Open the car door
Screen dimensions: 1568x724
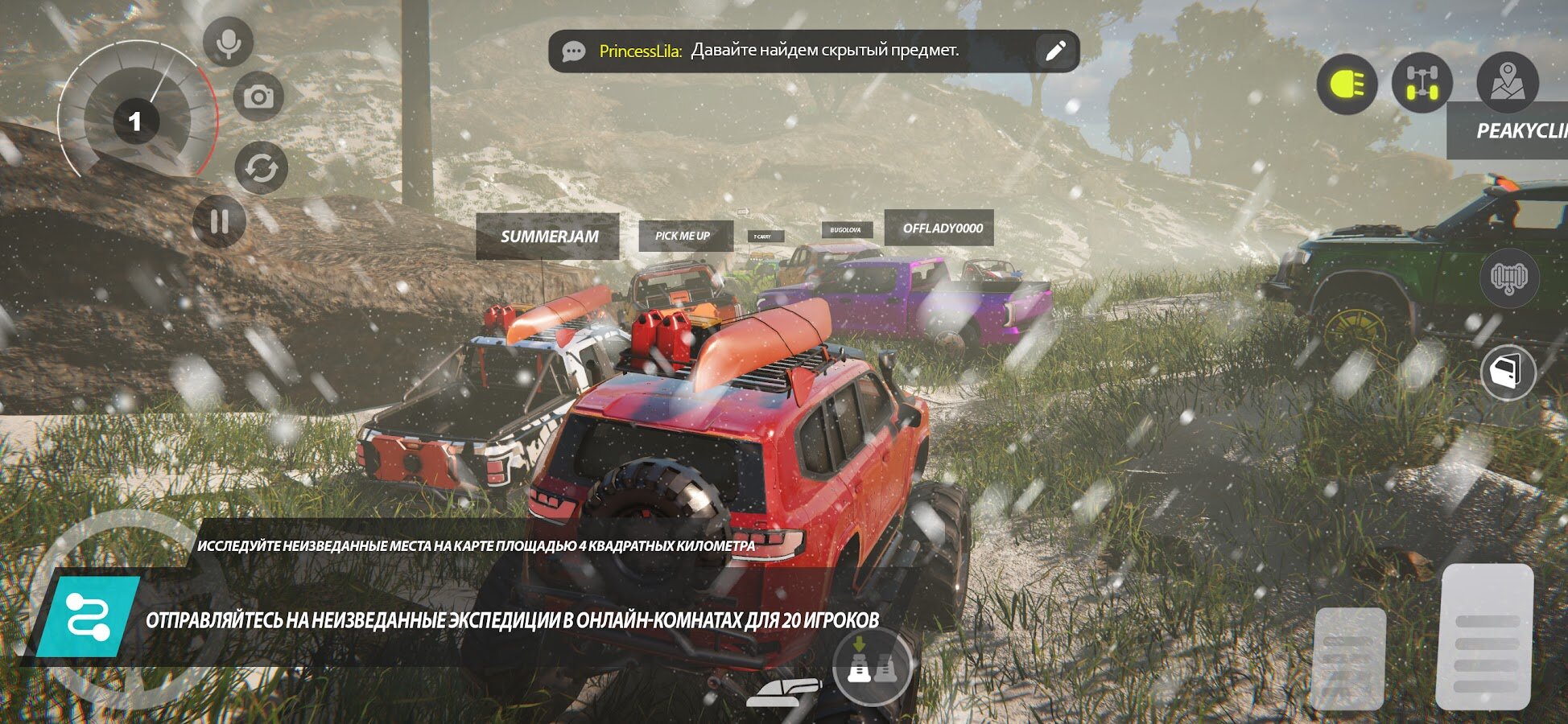(x=1508, y=372)
